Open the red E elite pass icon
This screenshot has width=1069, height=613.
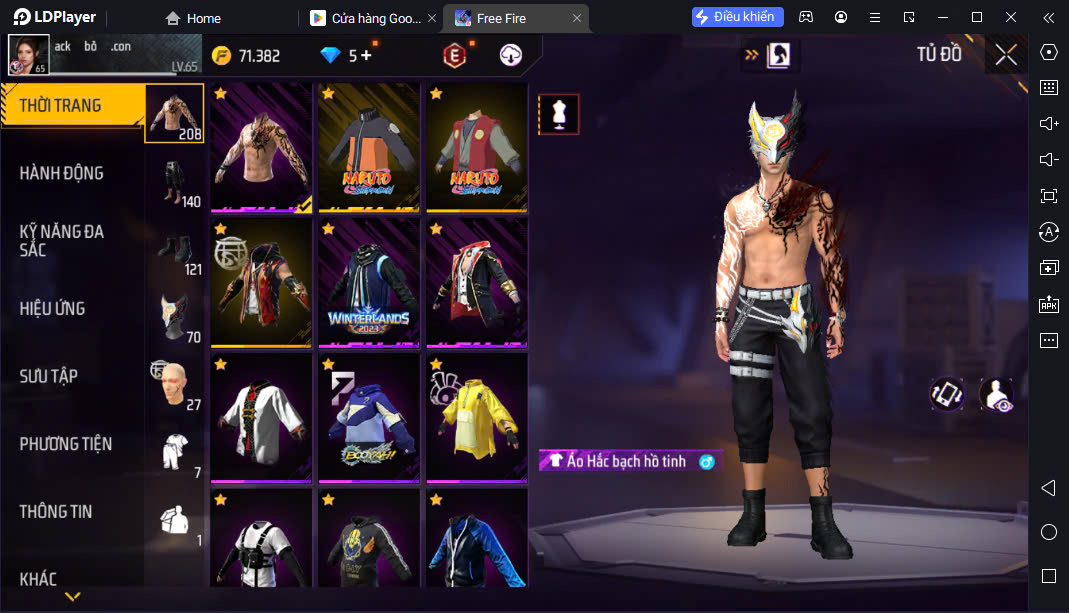point(455,56)
